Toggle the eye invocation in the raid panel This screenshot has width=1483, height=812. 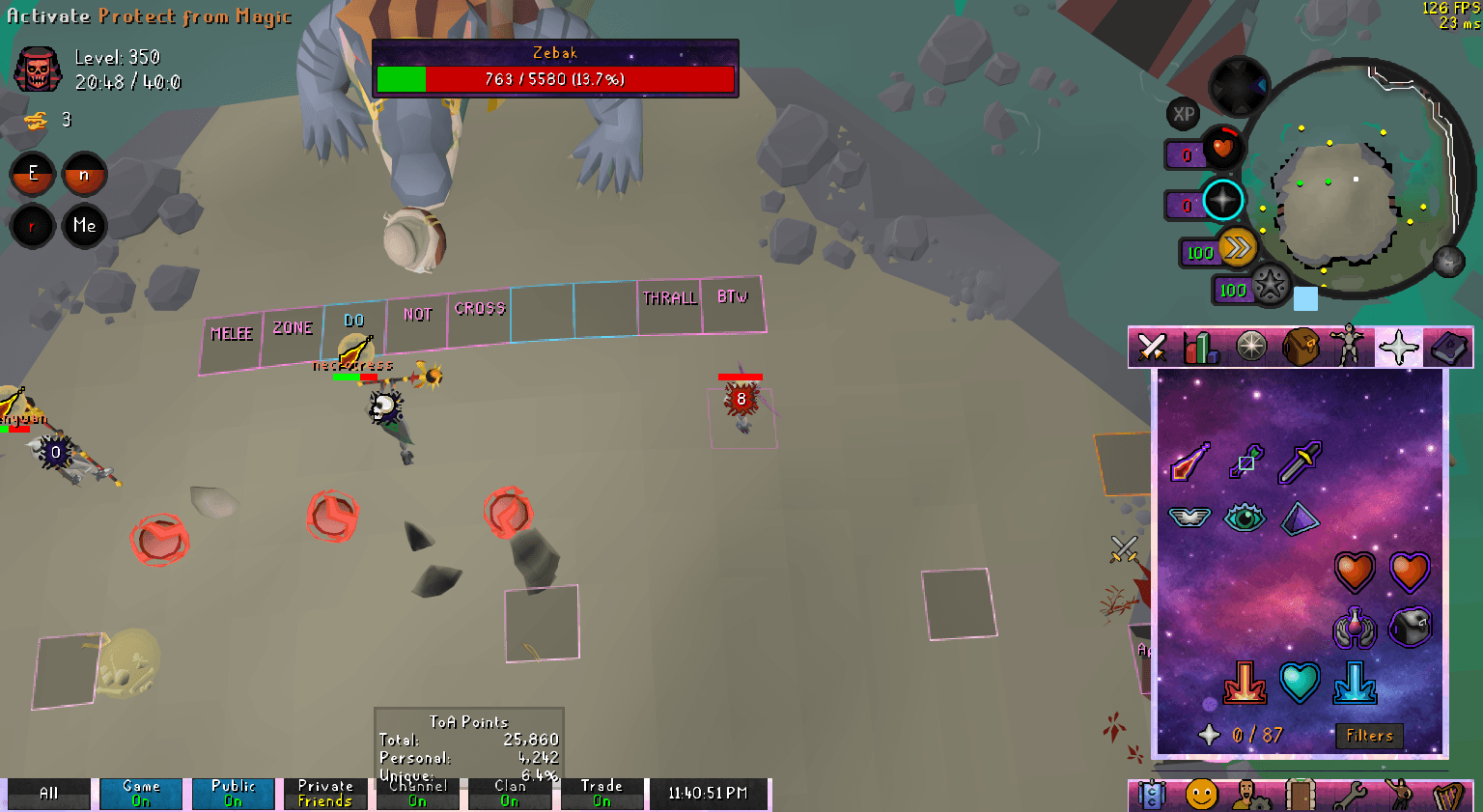(1245, 518)
